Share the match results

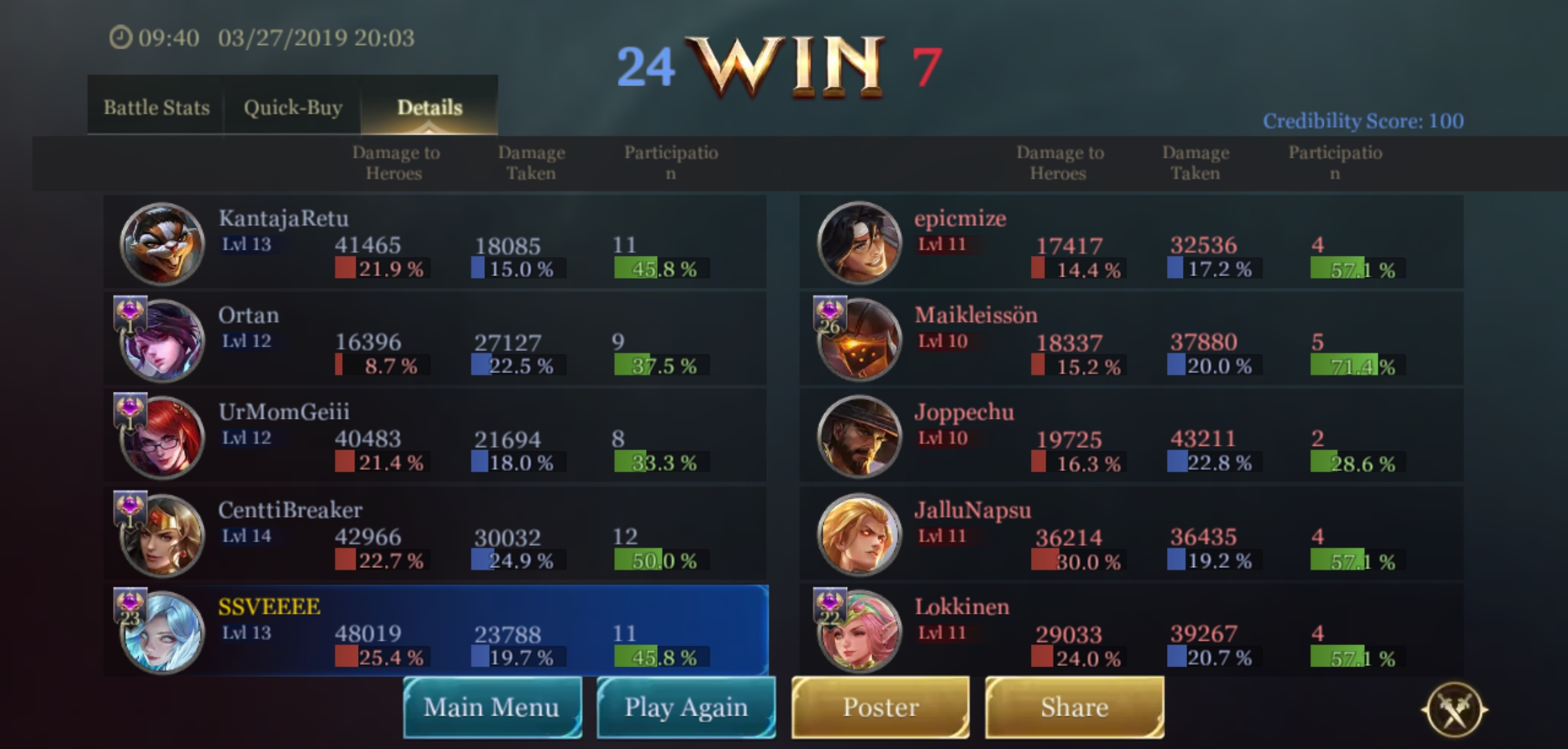tap(1074, 707)
